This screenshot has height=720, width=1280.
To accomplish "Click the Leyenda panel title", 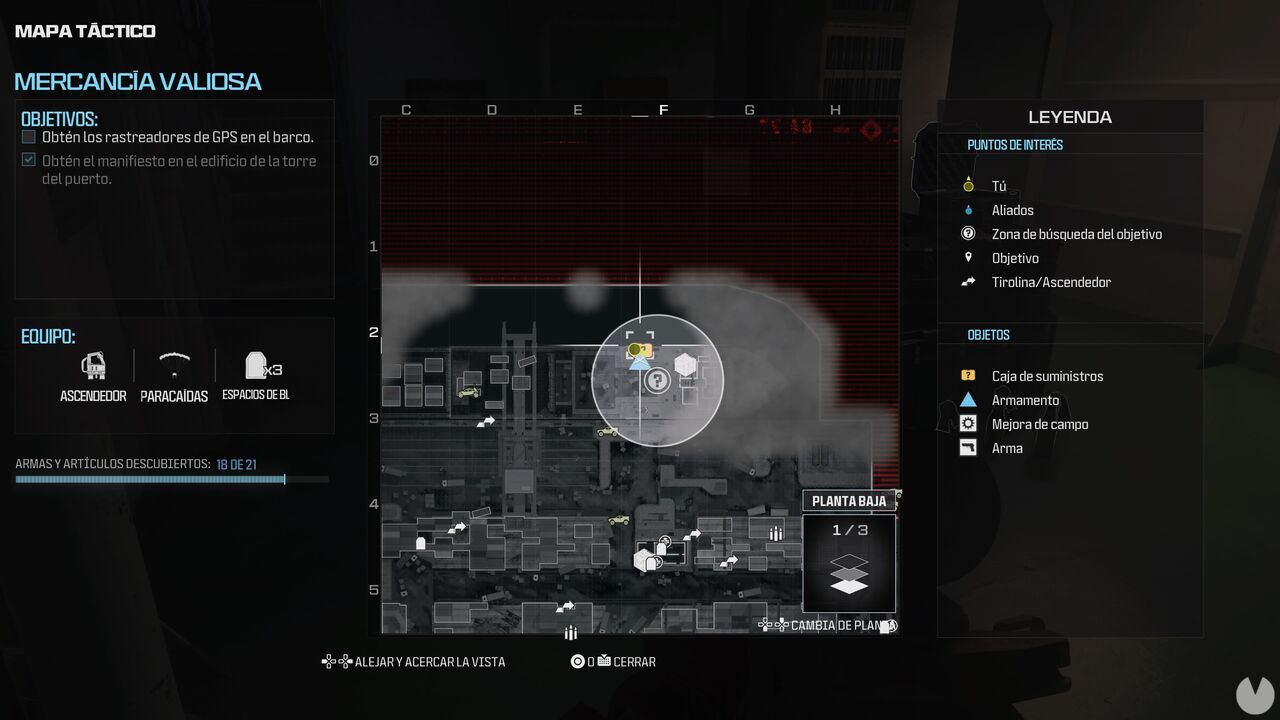I will (x=1069, y=117).
